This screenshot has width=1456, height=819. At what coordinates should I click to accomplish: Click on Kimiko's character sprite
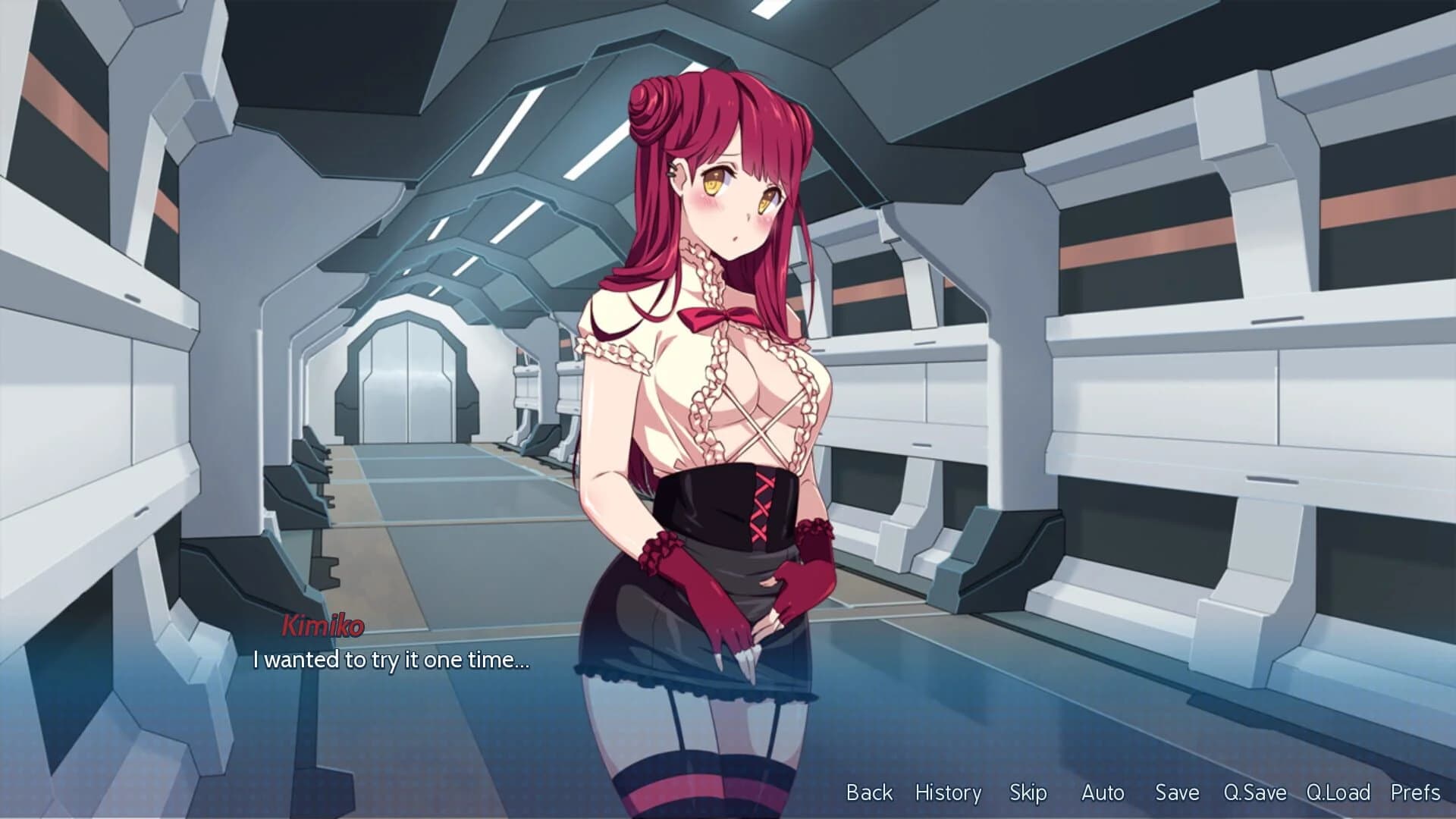click(x=720, y=379)
